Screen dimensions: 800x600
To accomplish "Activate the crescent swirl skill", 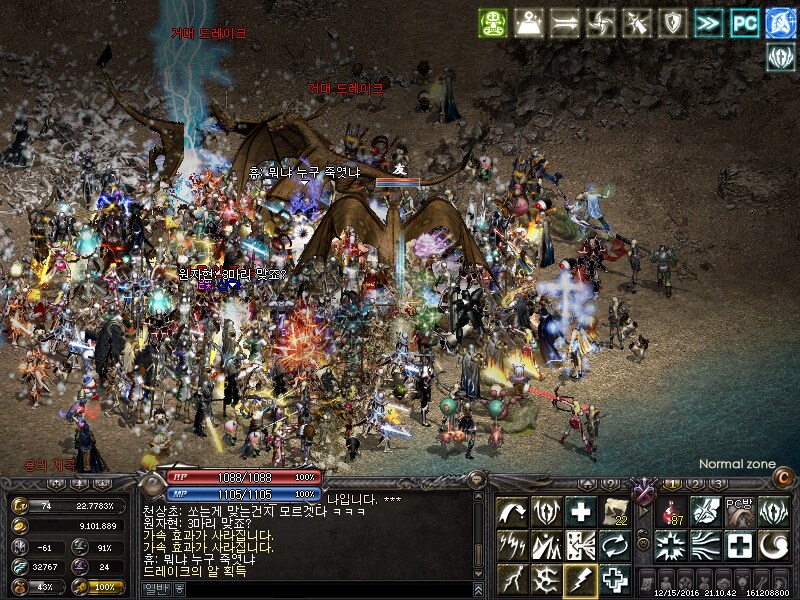I will click(x=772, y=546).
